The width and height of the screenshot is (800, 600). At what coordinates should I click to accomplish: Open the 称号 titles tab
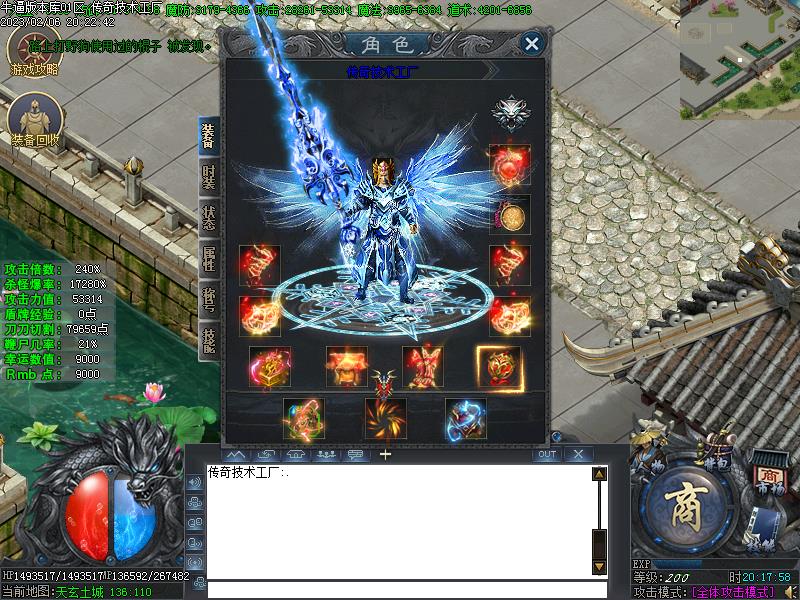coord(208,296)
